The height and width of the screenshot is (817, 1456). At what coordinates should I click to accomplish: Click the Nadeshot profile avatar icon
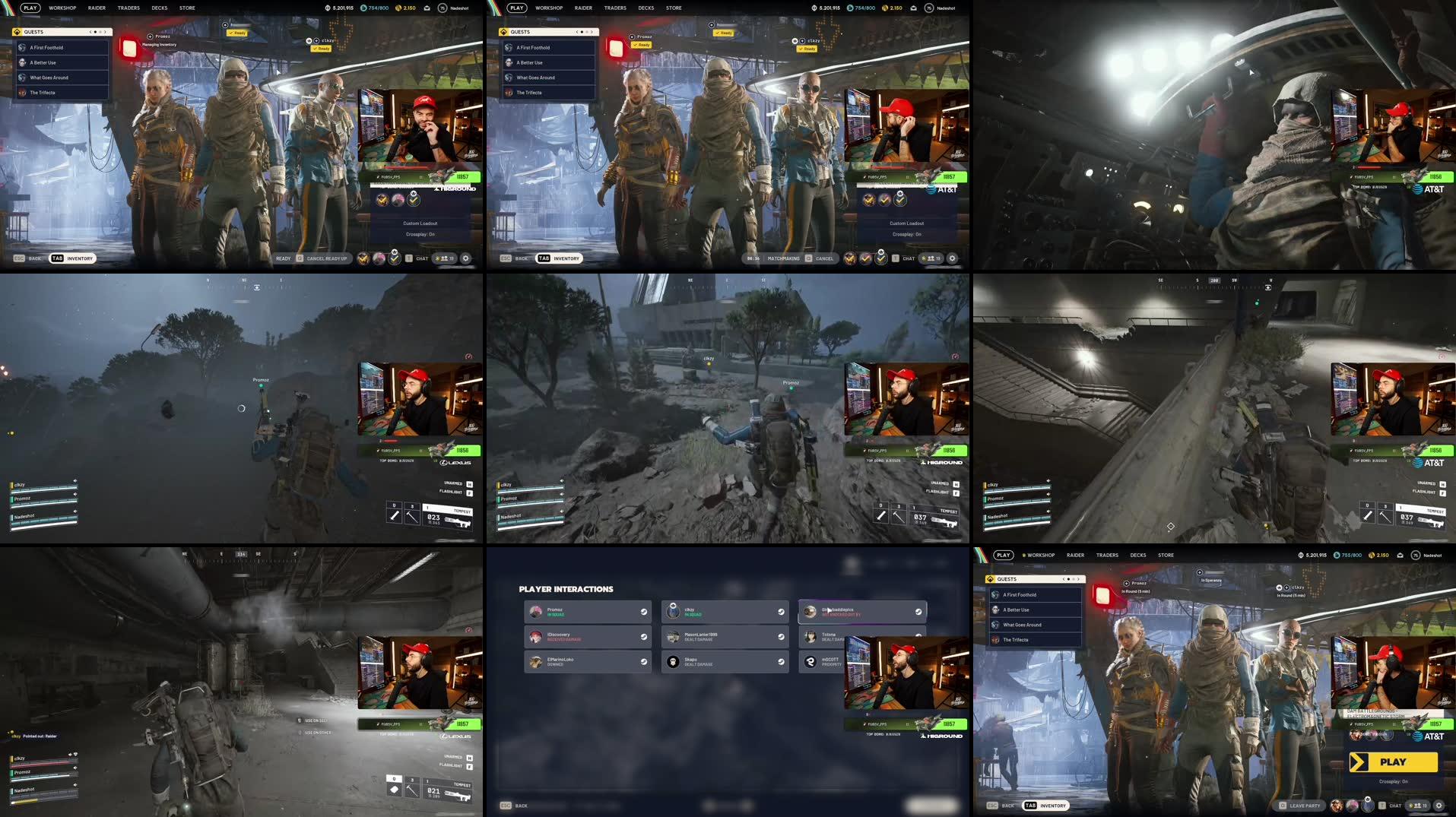coord(442,8)
